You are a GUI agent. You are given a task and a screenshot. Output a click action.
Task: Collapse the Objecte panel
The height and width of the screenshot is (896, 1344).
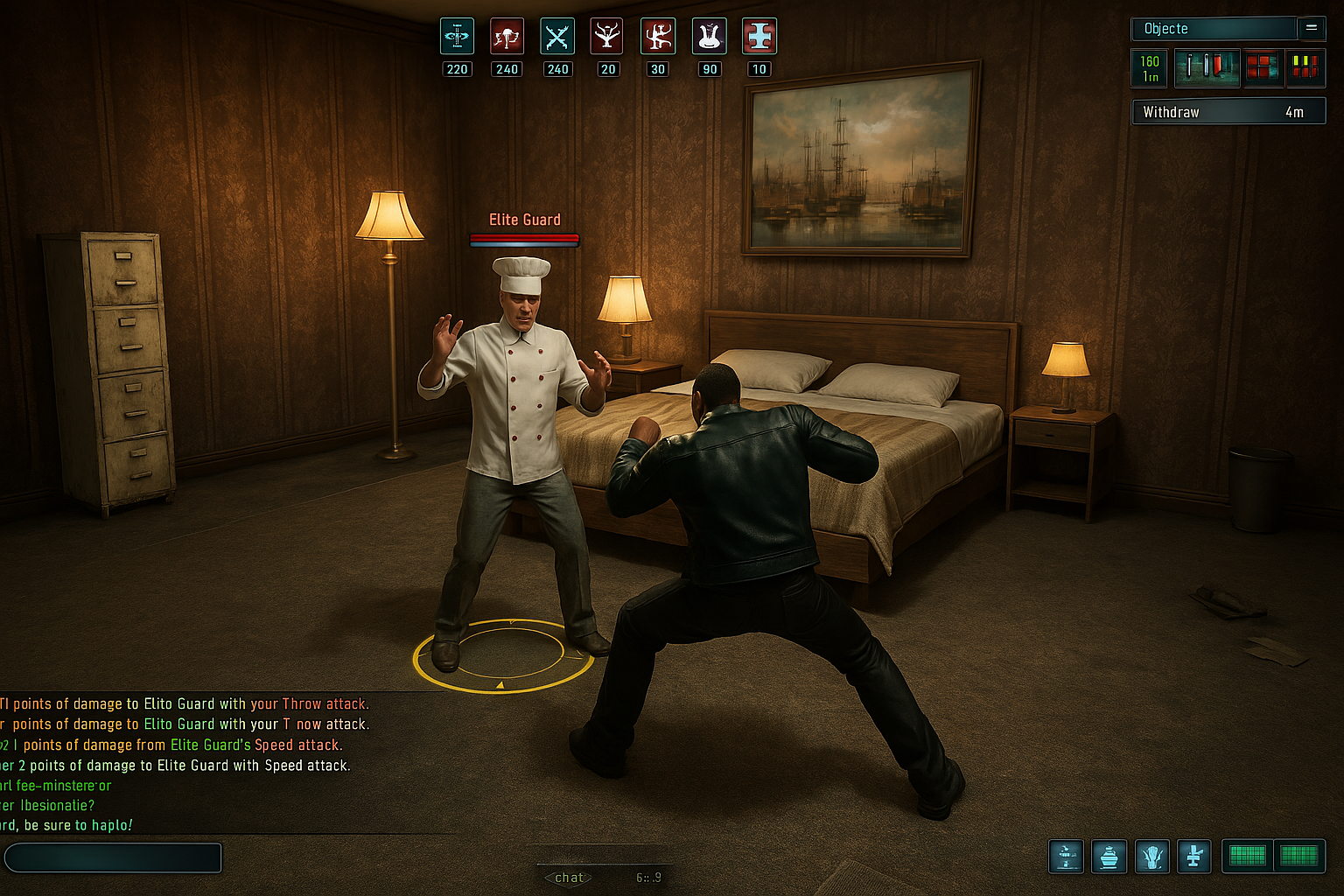[1311, 28]
